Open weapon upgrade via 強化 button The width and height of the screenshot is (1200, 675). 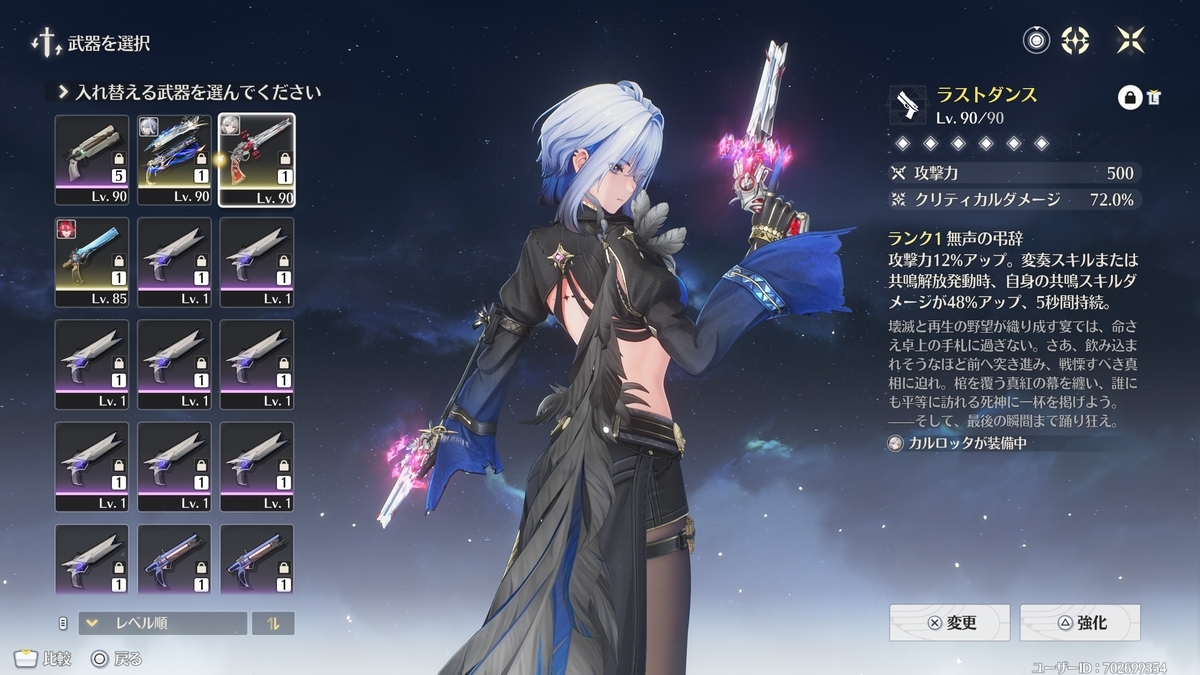click(x=1080, y=622)
